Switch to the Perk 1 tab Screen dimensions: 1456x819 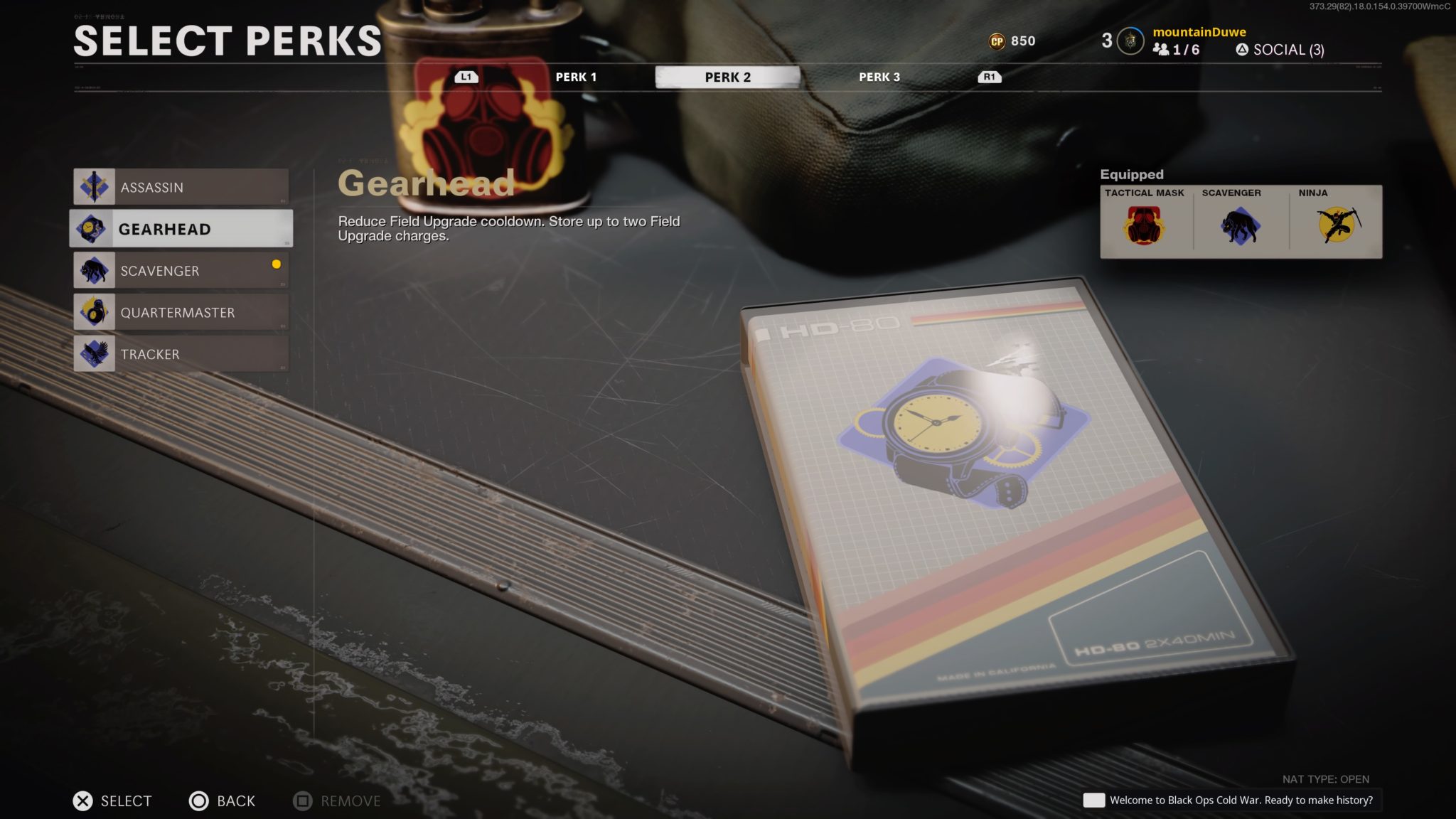click(577, 77)
